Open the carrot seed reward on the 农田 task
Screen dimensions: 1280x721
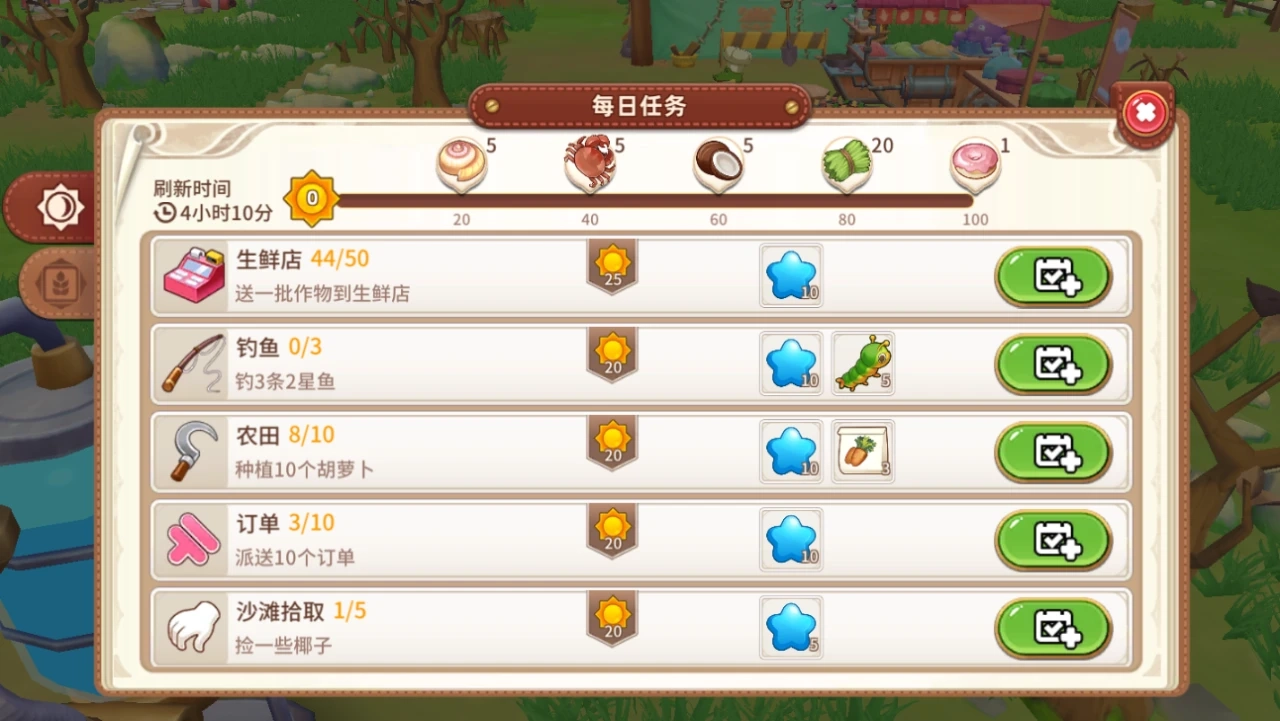[863, 451]
